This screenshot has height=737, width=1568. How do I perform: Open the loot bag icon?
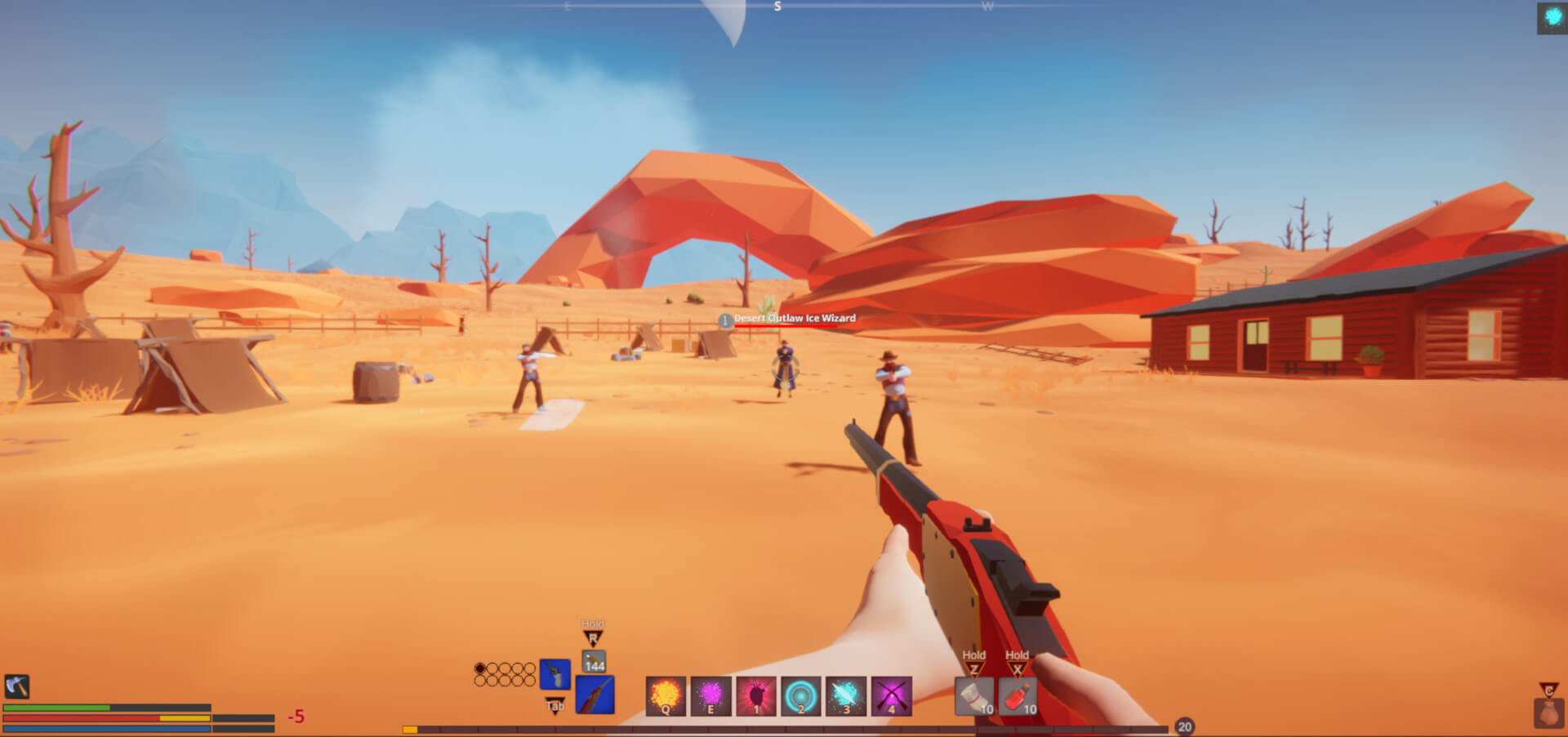[x=1548, y=712]
